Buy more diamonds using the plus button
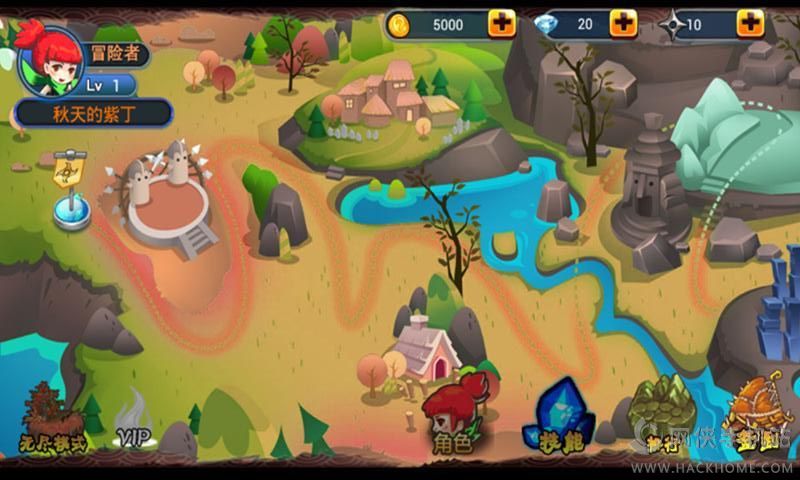This screenshot has height=480, width=800. click(623, 23)
